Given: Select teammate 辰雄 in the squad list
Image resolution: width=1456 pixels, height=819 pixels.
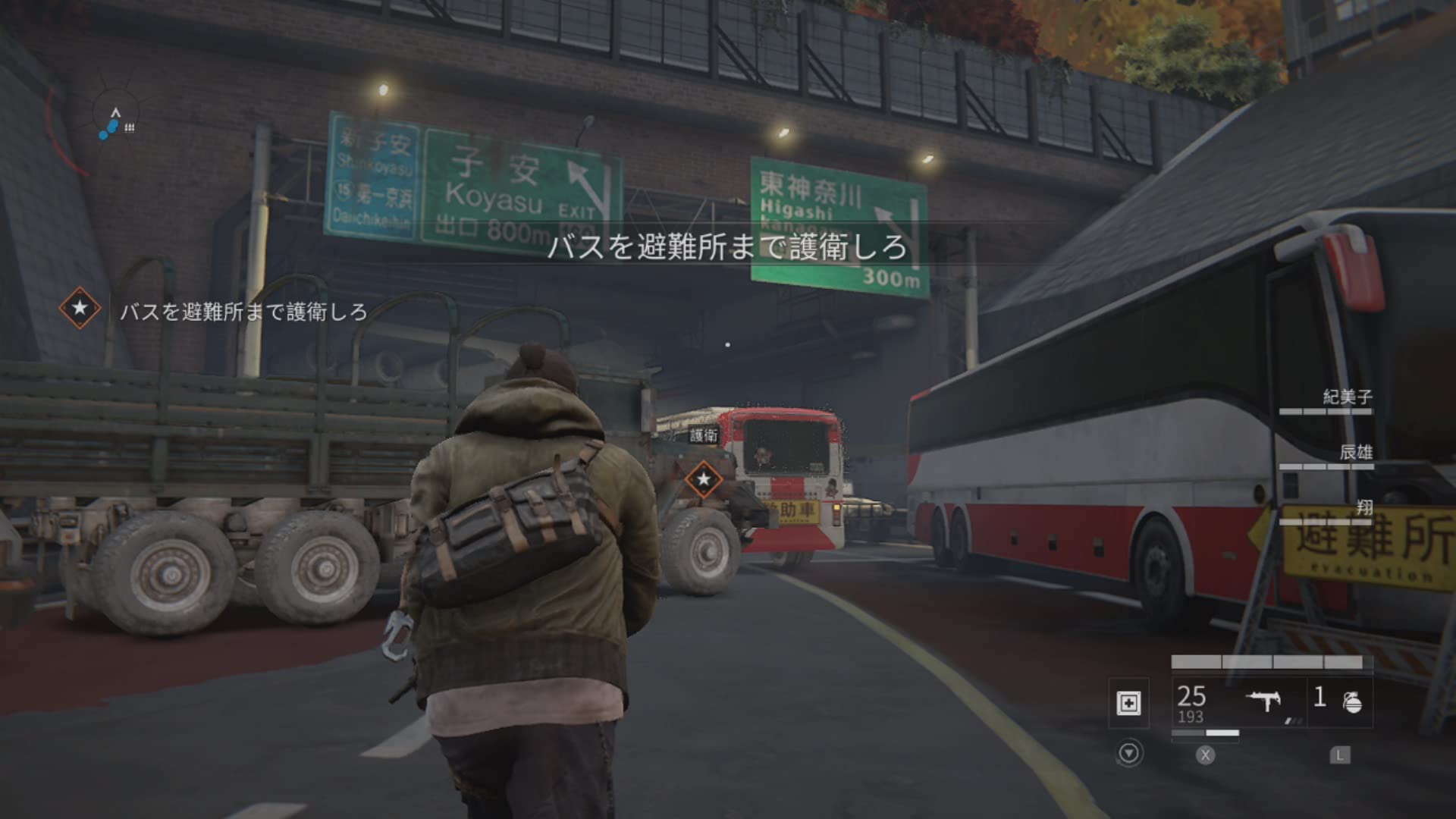Looking at the screenshot, I should tap(1355, 453).
